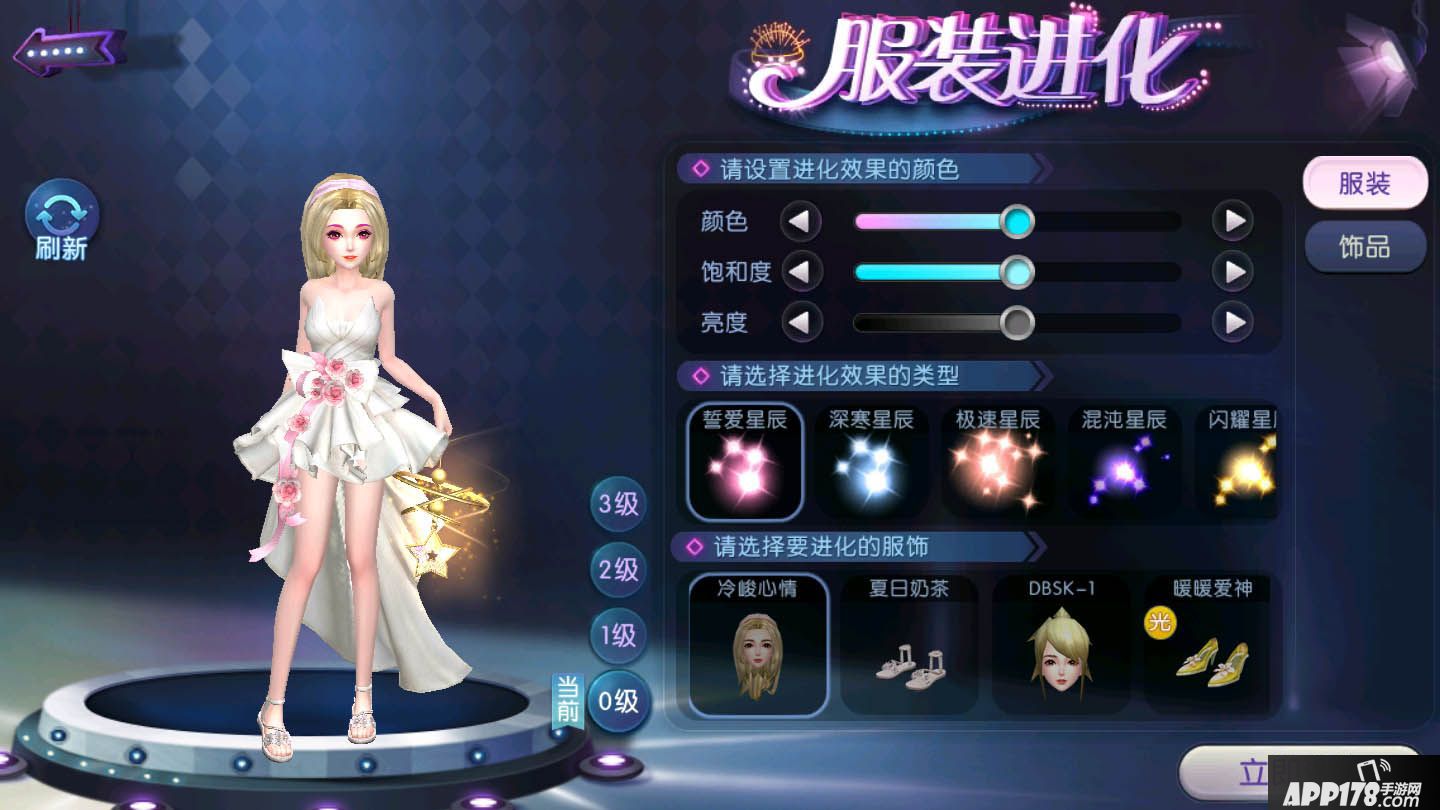Click the right arrow of 亮度 slider
Image resolution: width=1440 pixels, height=810 pixels.
(x=1232, y=323)
